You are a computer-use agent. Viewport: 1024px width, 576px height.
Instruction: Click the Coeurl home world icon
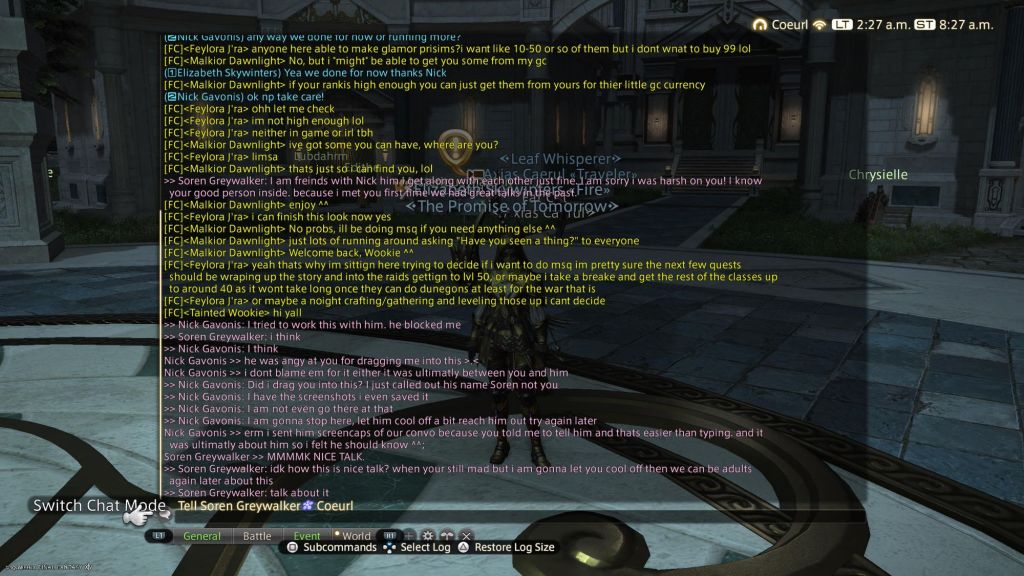[760, 24]
